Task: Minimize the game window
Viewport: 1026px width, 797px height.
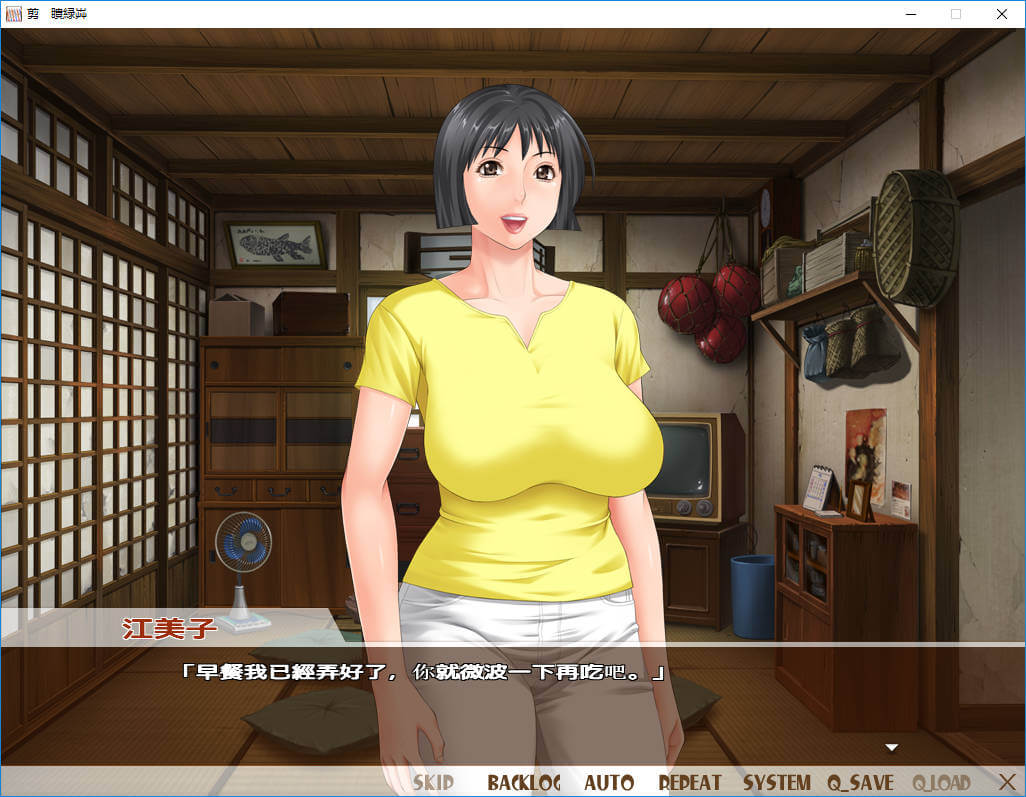Action: coord(910,14)
